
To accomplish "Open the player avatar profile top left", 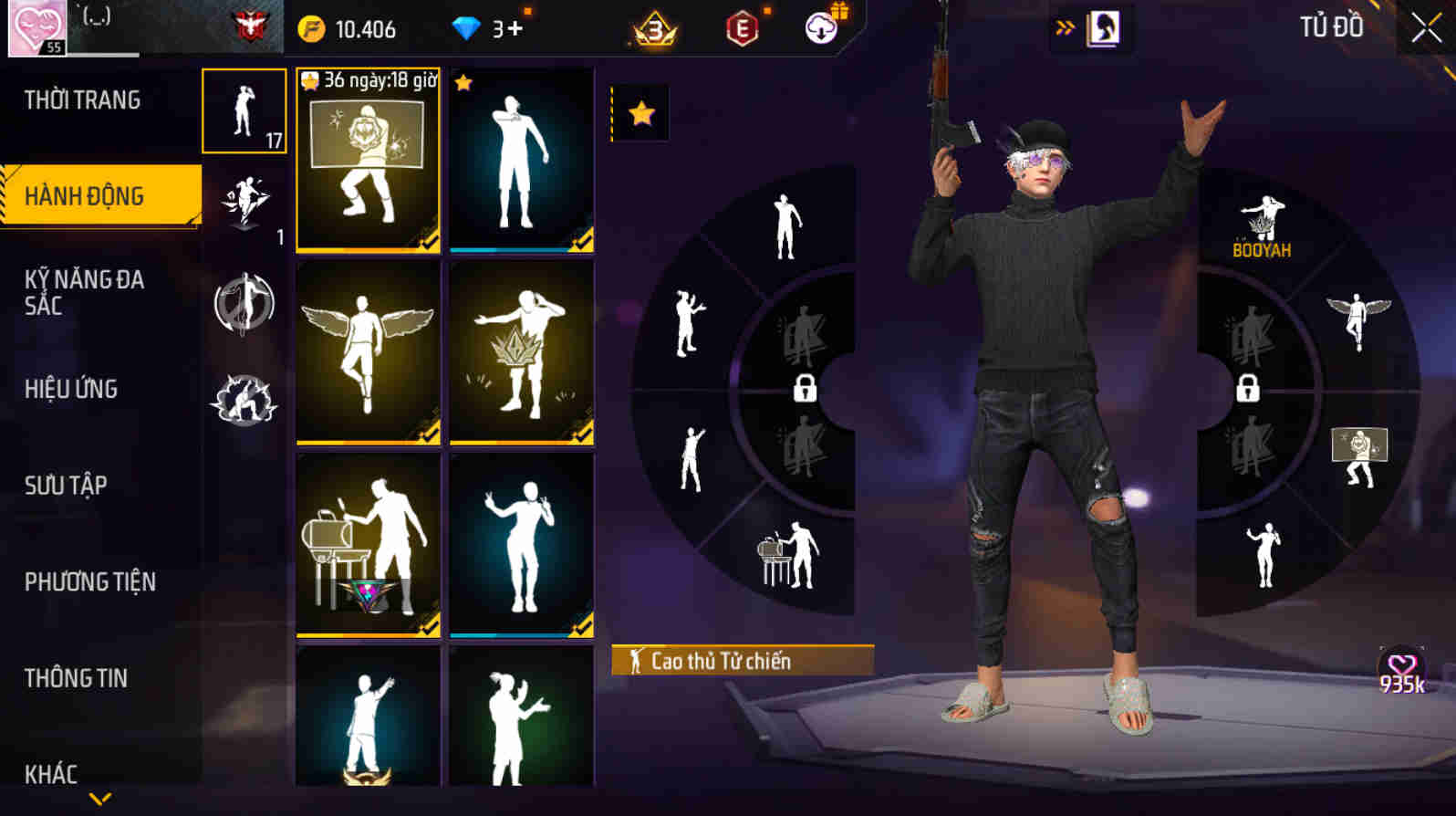I will click(x=36, y=27).
